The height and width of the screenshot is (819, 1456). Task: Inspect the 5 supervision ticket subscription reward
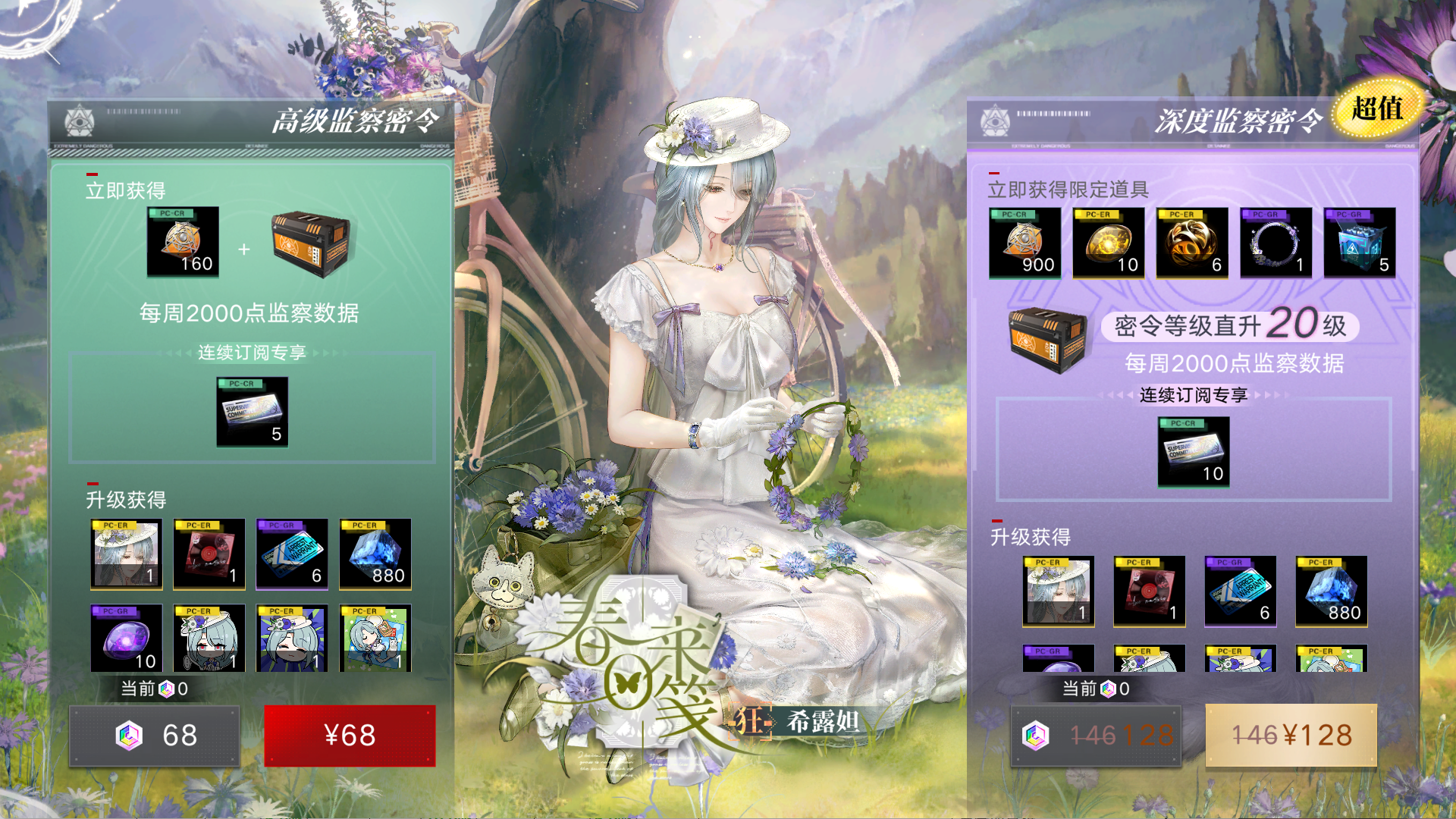click(x=252, y=411)
